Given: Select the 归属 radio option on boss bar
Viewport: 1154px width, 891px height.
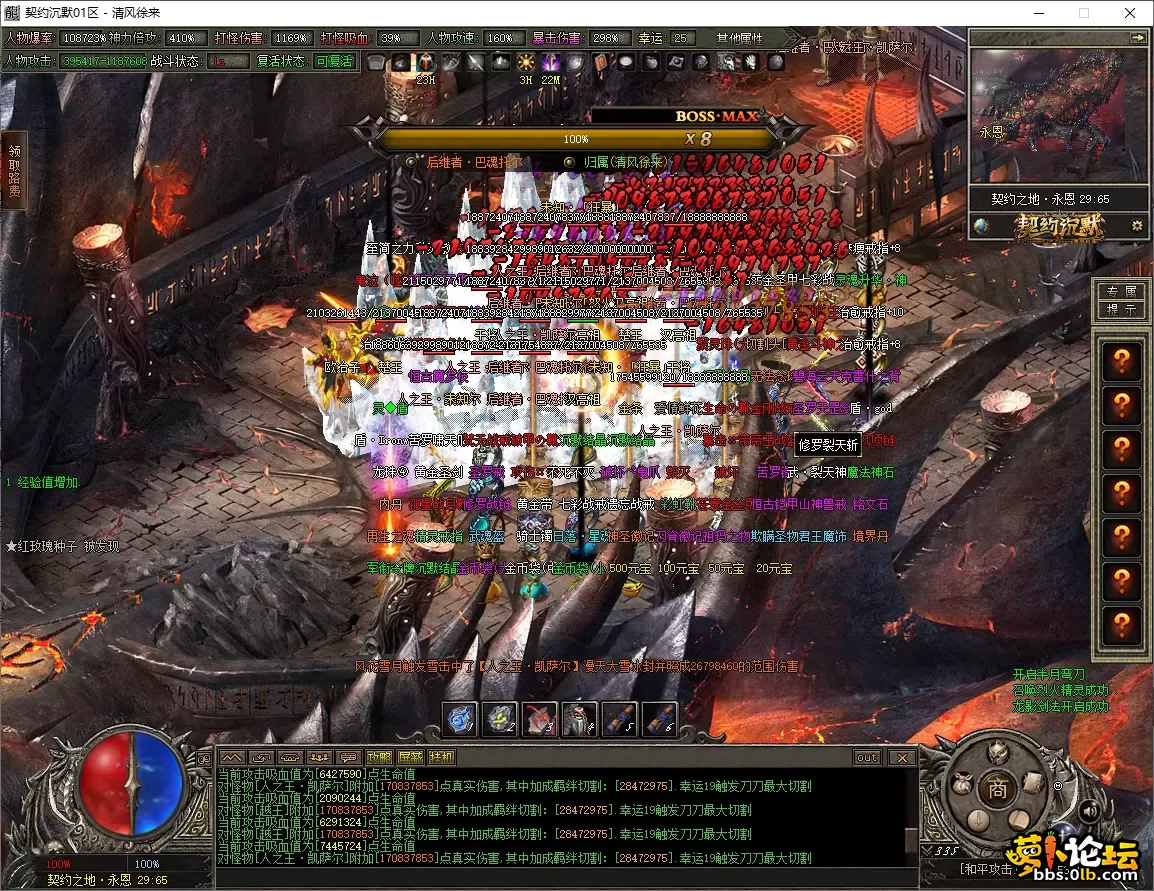Looking at the screenshot, I should pos(569,161).
